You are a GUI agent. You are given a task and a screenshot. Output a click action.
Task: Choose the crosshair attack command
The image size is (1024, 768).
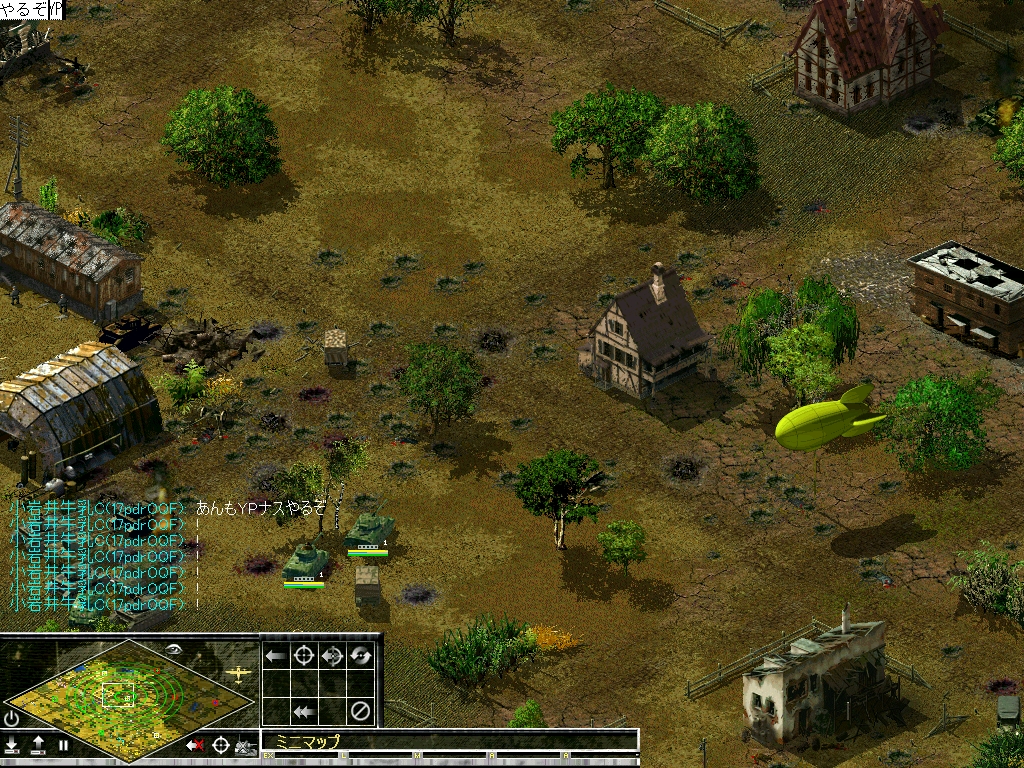tap(304, 656)
